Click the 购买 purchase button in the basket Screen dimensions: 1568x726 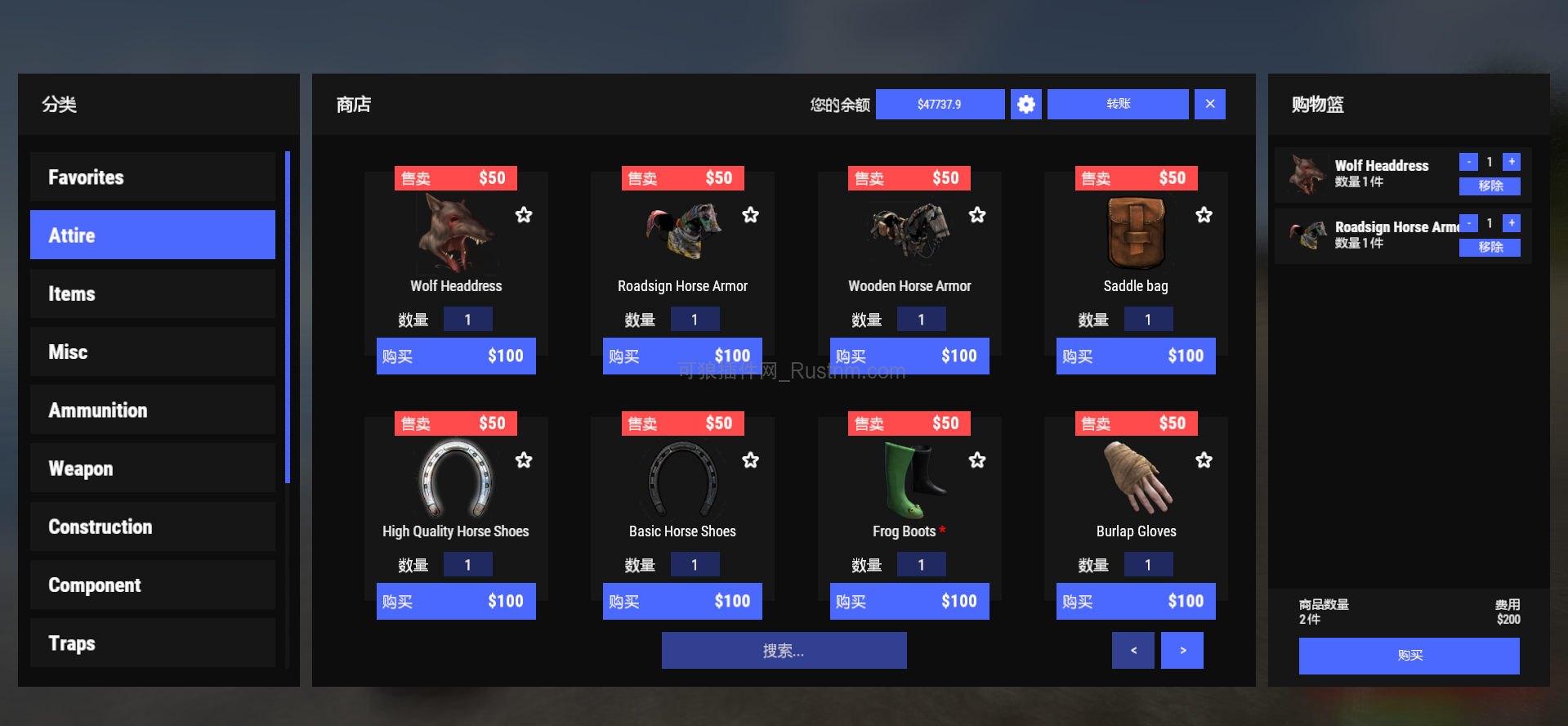pos(1408,656)
